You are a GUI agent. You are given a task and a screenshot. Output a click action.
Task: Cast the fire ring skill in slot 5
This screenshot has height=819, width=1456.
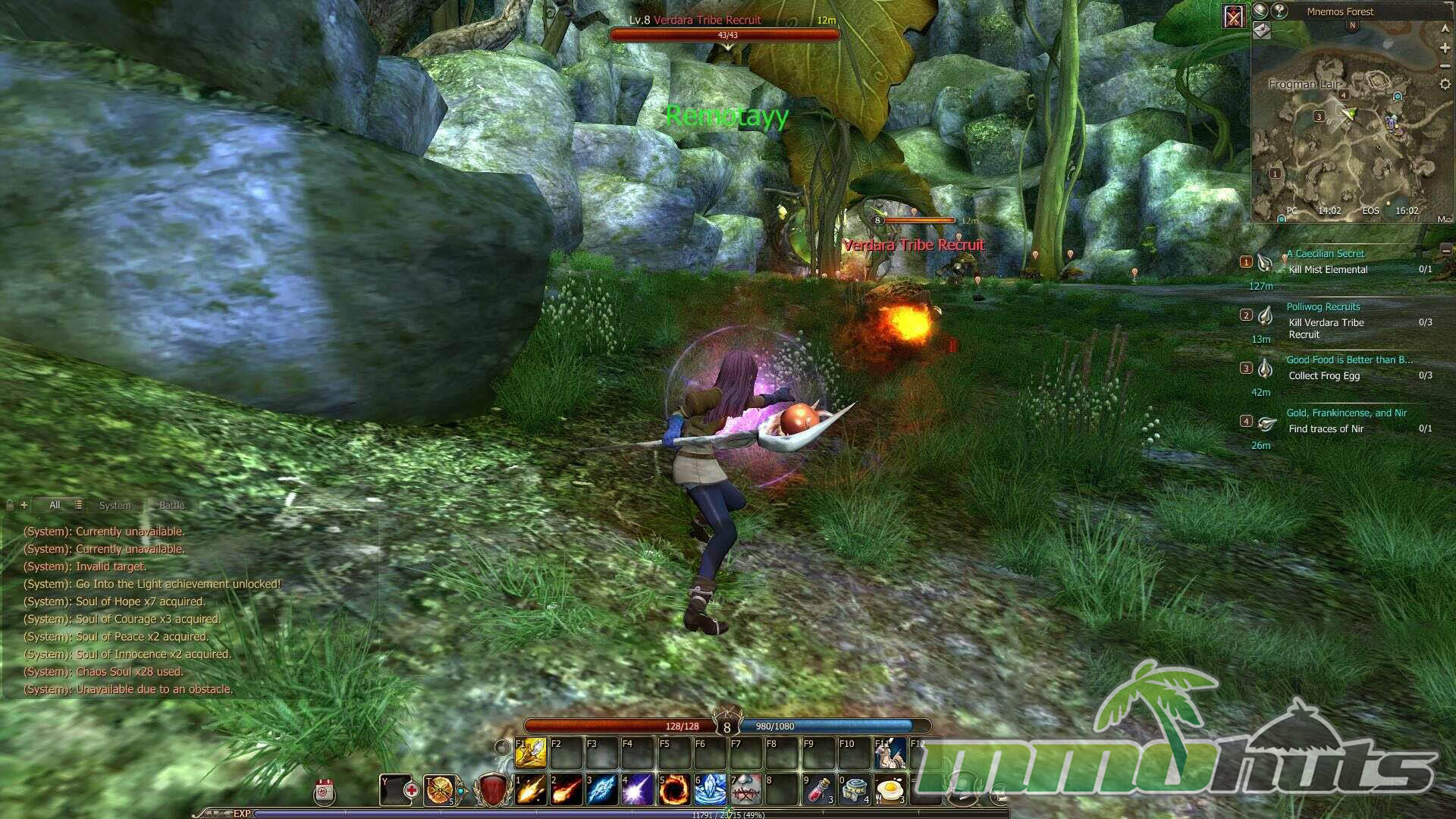click(x=673, y=790)
